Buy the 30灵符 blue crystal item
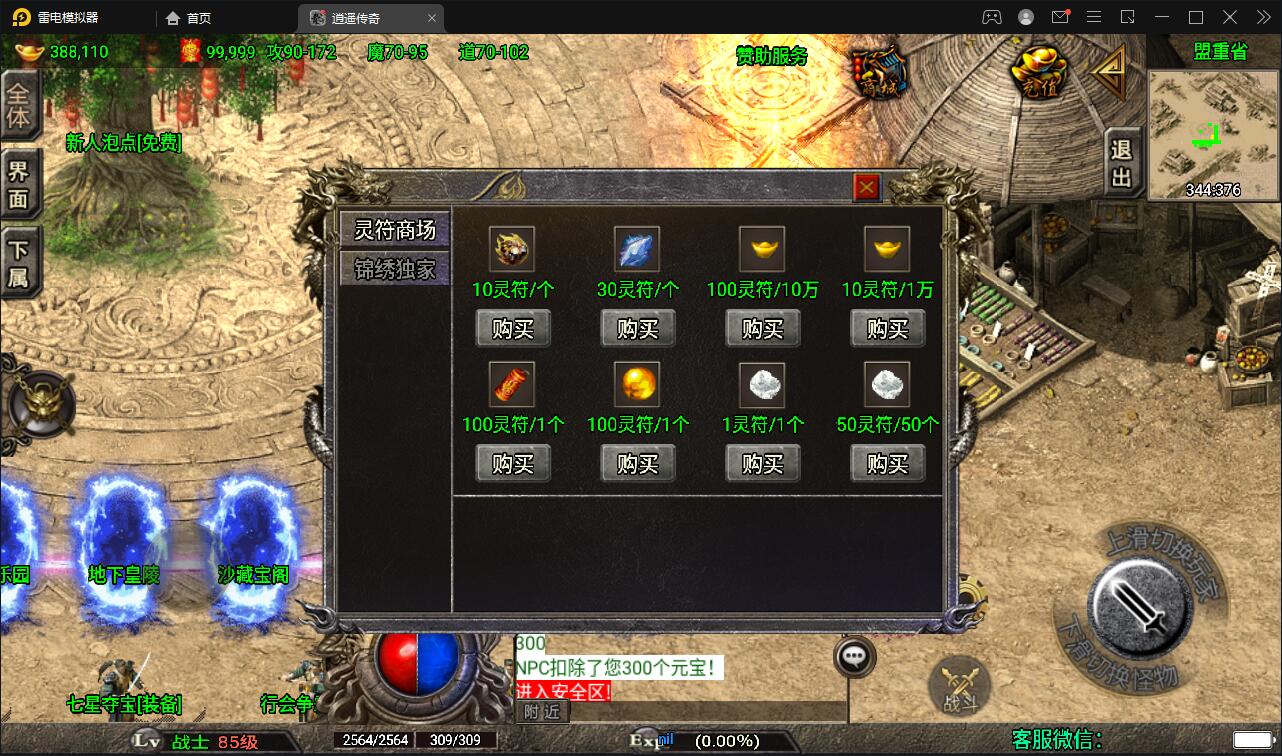The height and width of the screenshot is (756, 1282). click(x=638, y=329)
